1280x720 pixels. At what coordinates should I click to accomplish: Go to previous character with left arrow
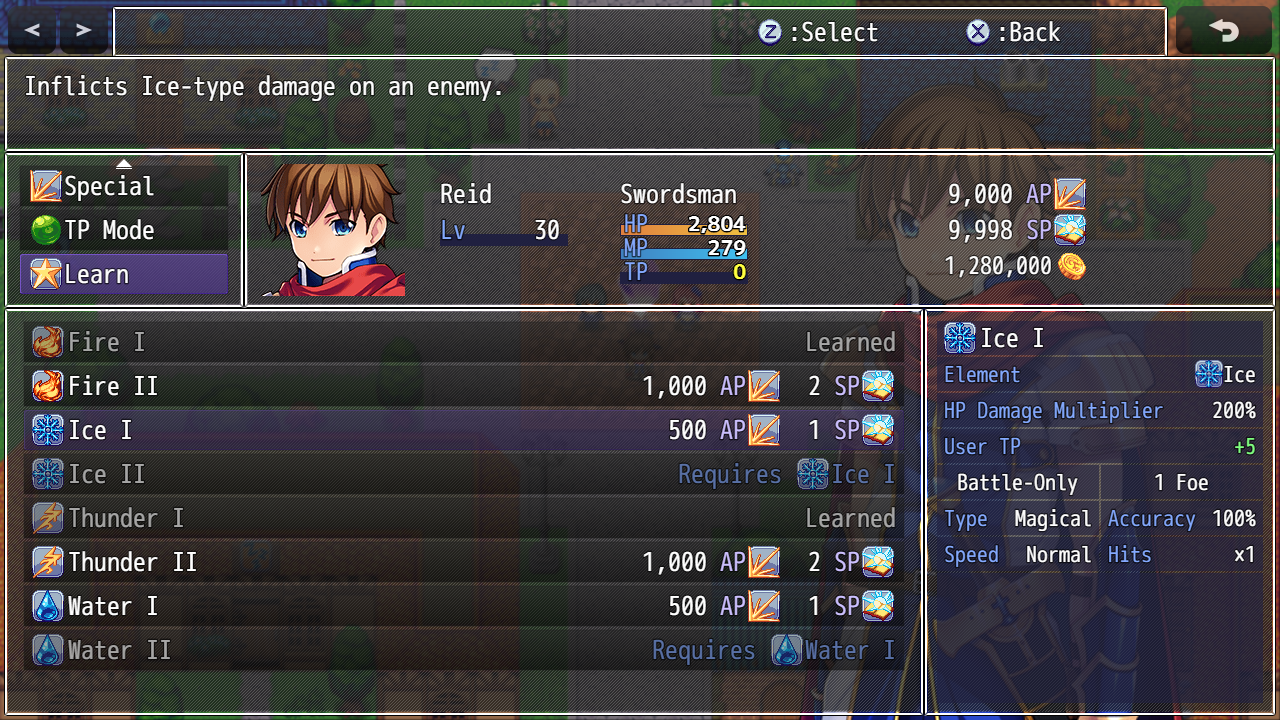pyautogui.click(x=32, y=31)
